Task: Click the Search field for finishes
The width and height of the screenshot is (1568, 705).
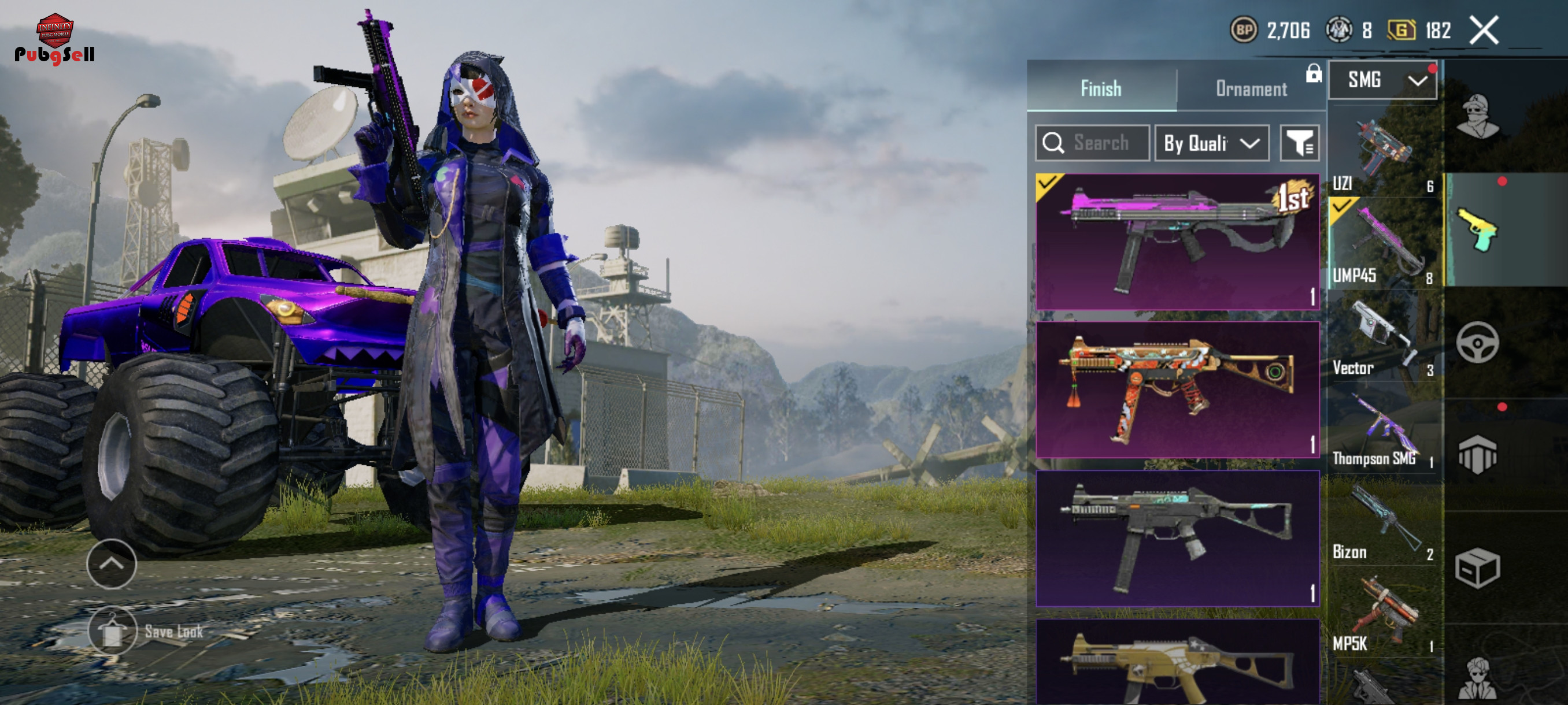Action: click(x=1092, y=143)
